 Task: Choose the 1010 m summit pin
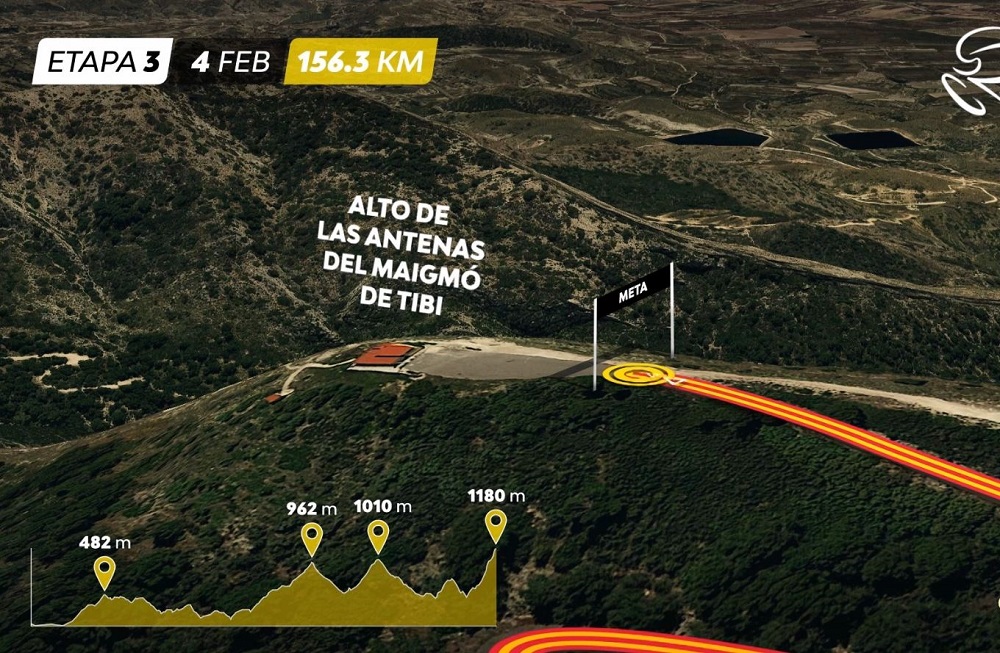coord(378,535)
